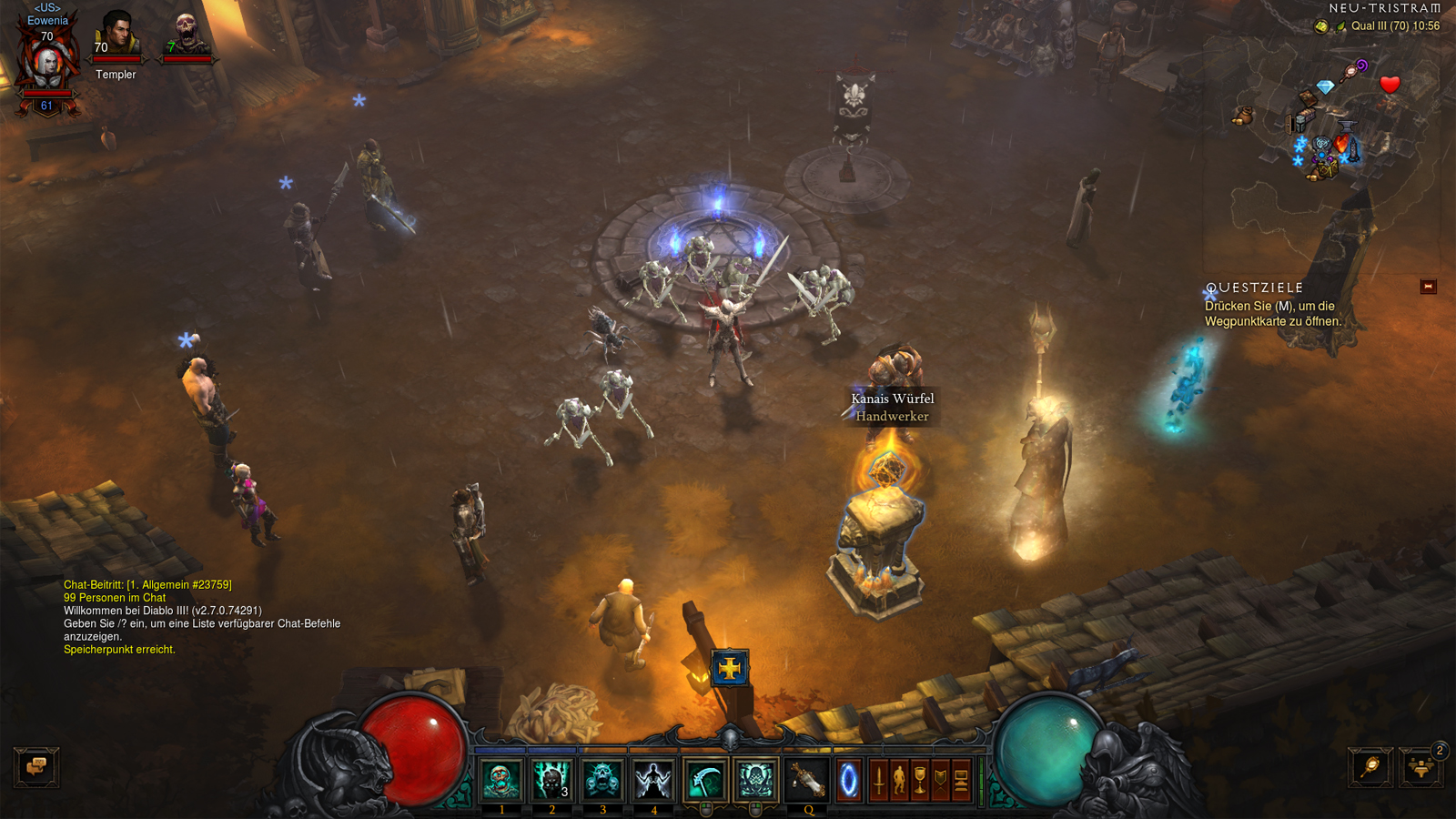Open inventory with the sword menu button

879,781
